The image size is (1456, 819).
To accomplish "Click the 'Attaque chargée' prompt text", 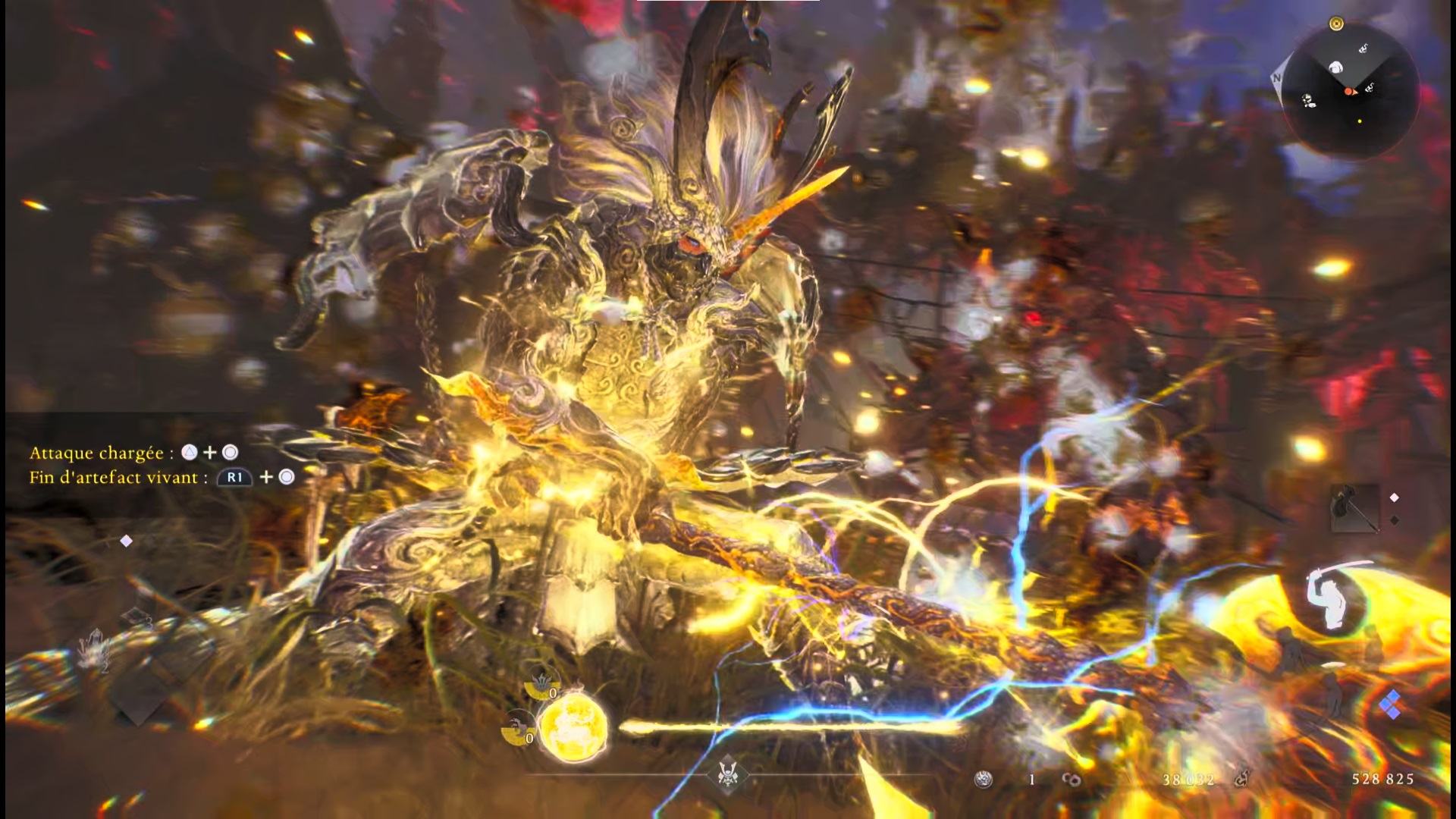I will (95, 453).
